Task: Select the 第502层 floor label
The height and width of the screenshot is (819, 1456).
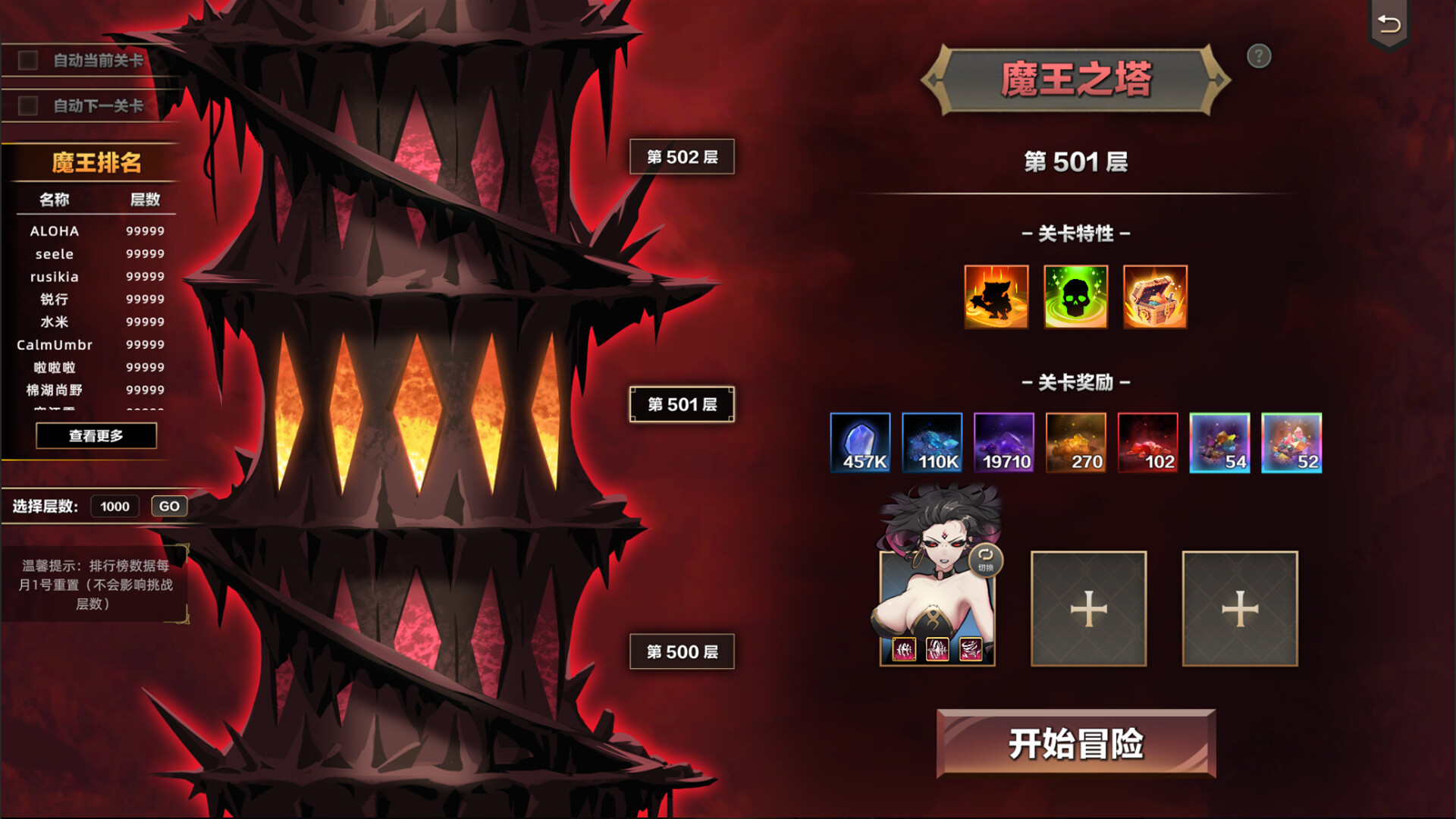Action: click(681, 156)
